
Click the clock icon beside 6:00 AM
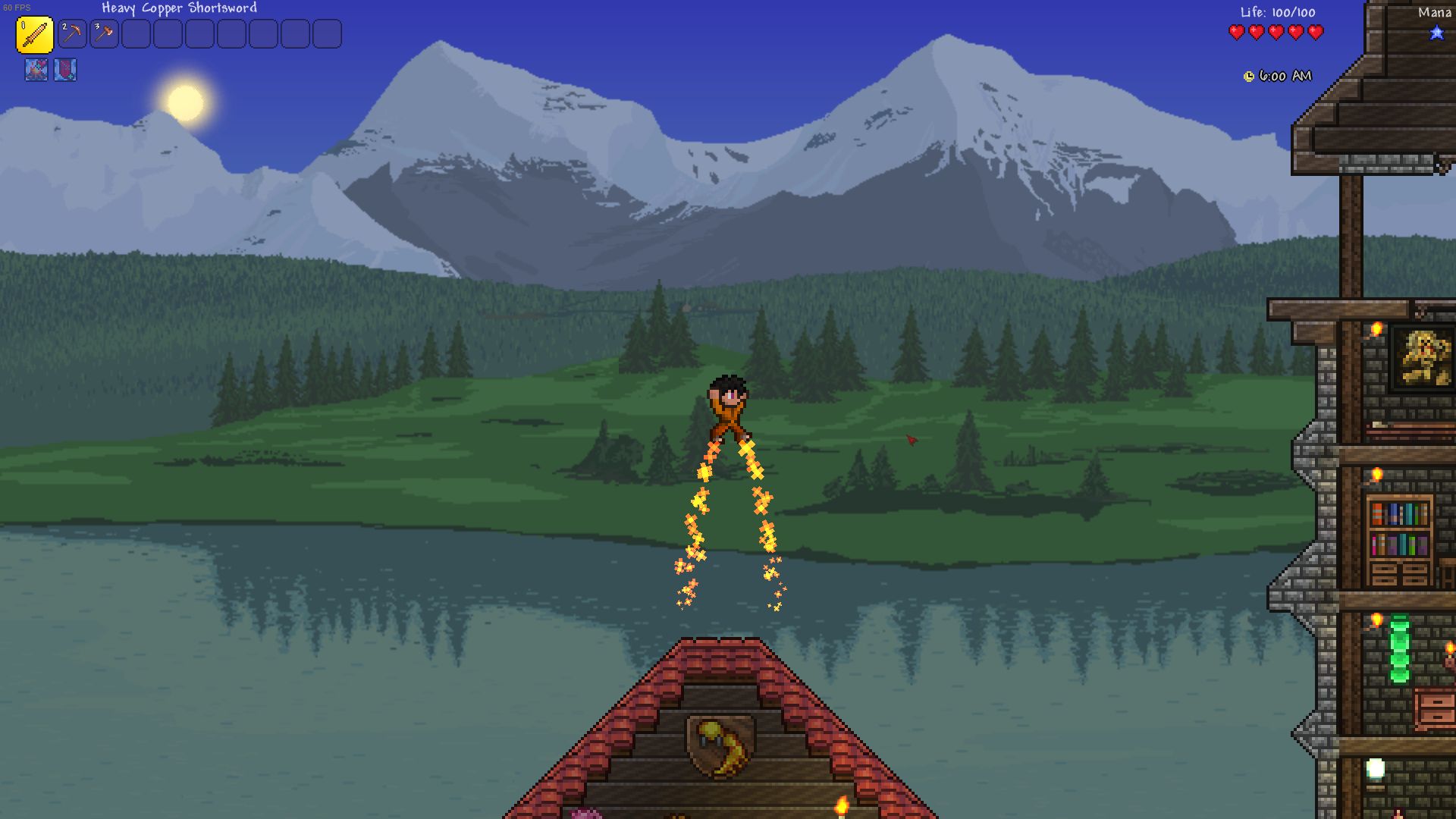(x=1248, y=76)
